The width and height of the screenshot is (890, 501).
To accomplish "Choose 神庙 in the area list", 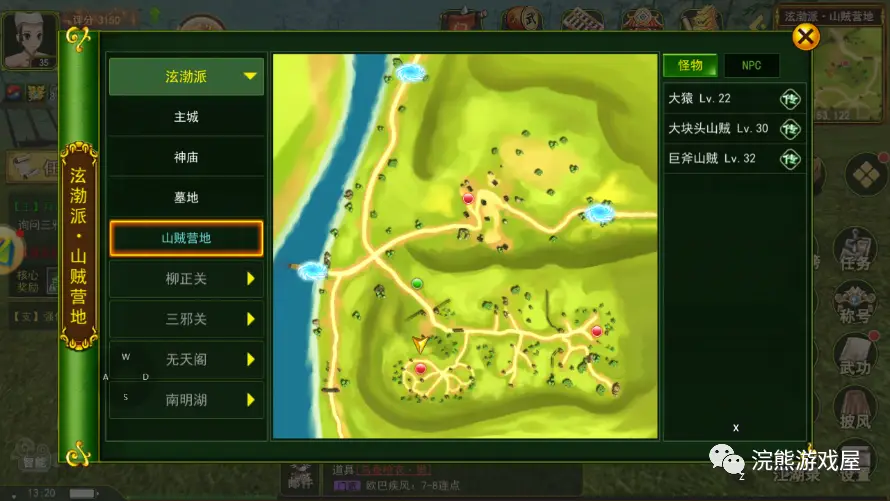I will click(186, 157).
